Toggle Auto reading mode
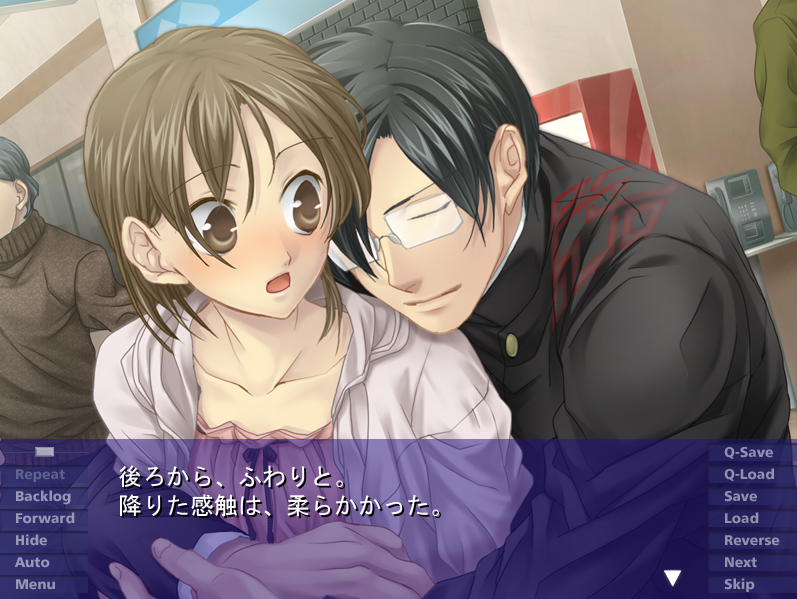This screenshot has height=599, width=797. (32, 563)
